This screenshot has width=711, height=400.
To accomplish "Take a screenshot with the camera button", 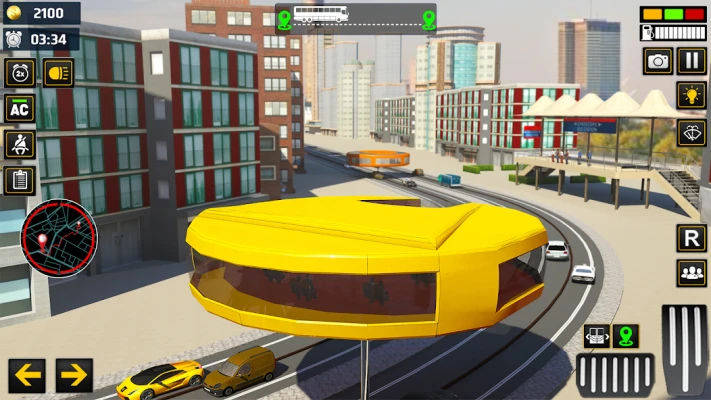I will (x=657, y=60).
